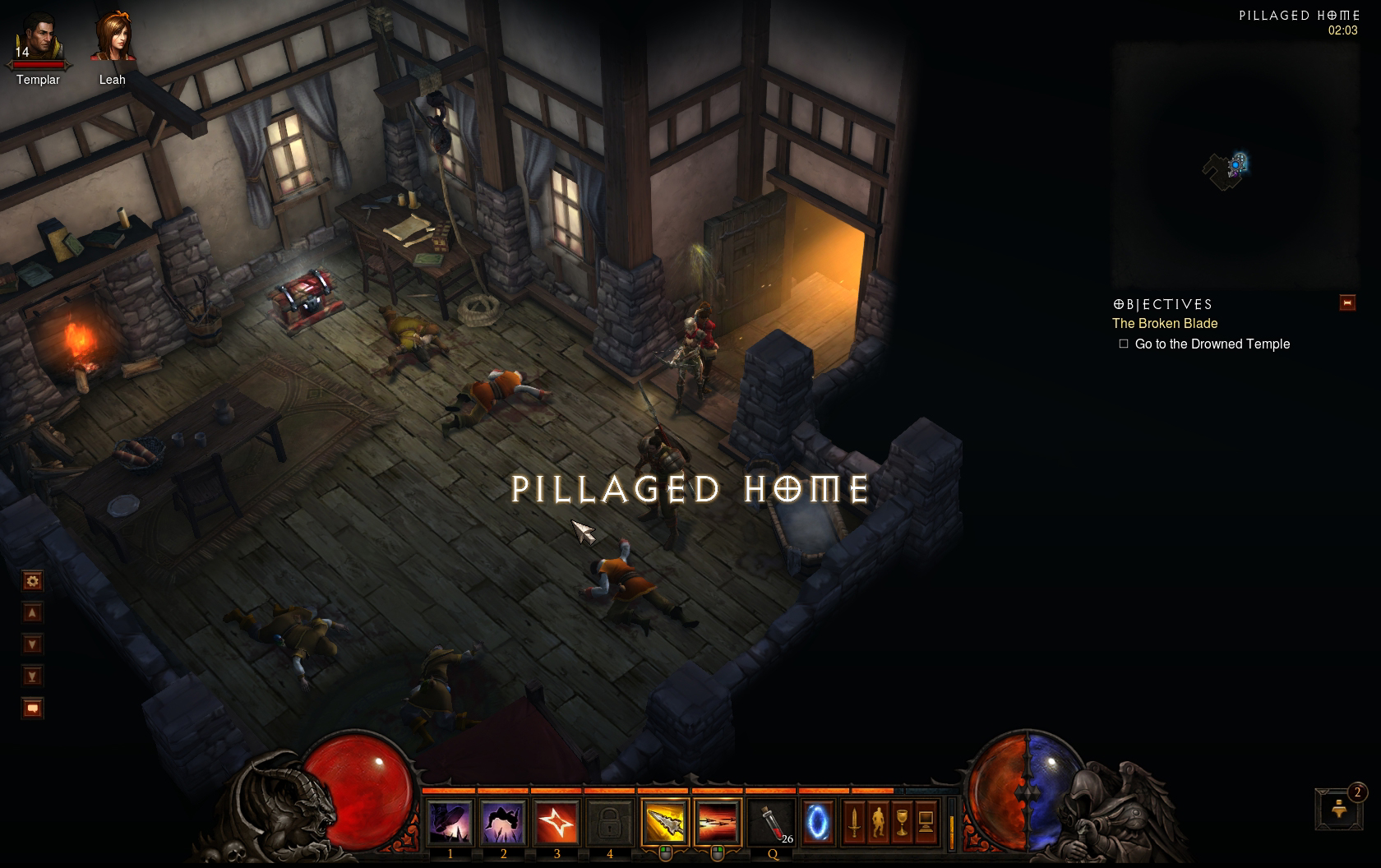The width and height of the screenshot is (1381, 868).
Task: Use the backflip vault skill in slot 2
Action: [503, 822]
